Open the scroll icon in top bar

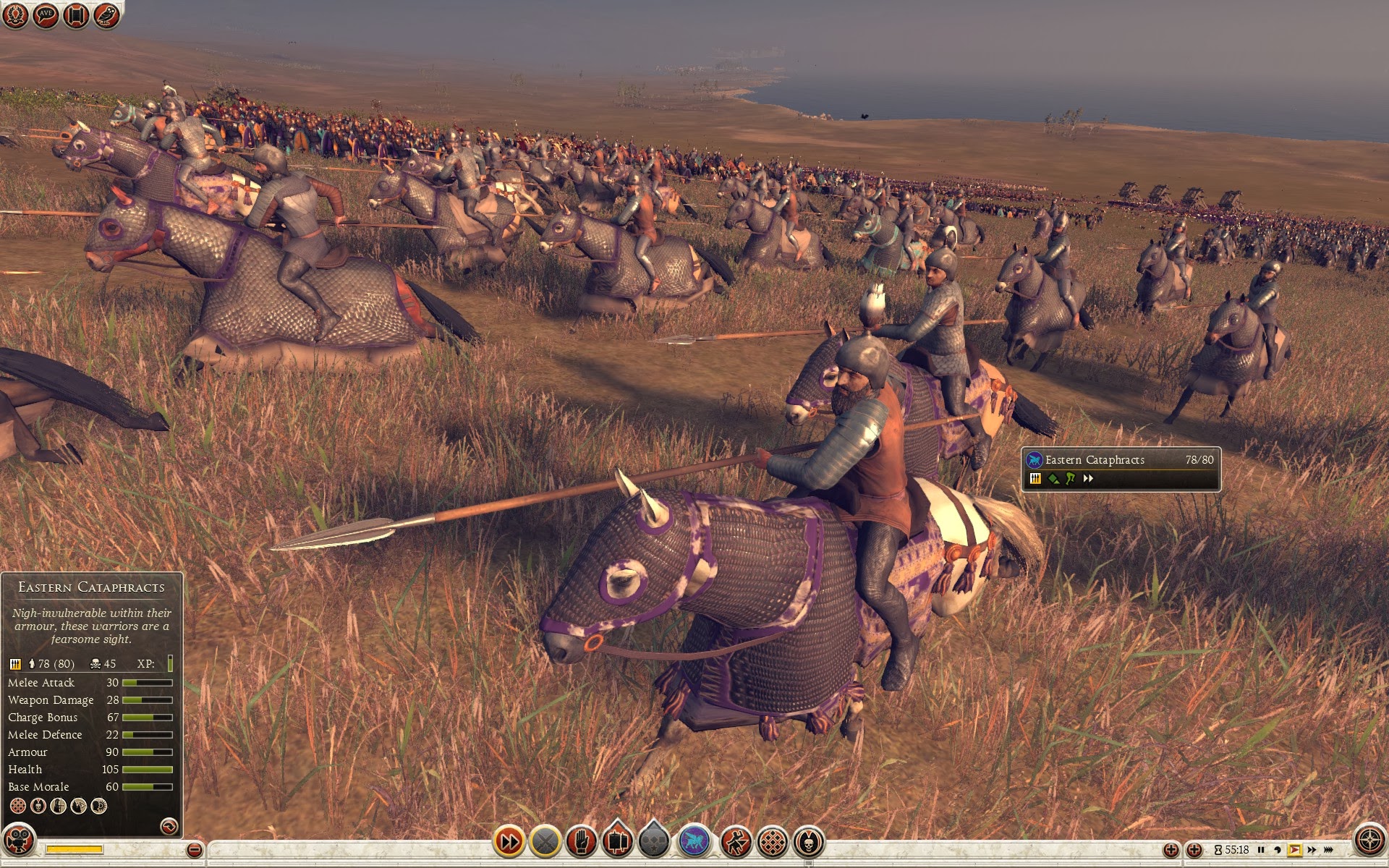pyautogui.click(x=76, y=15)
